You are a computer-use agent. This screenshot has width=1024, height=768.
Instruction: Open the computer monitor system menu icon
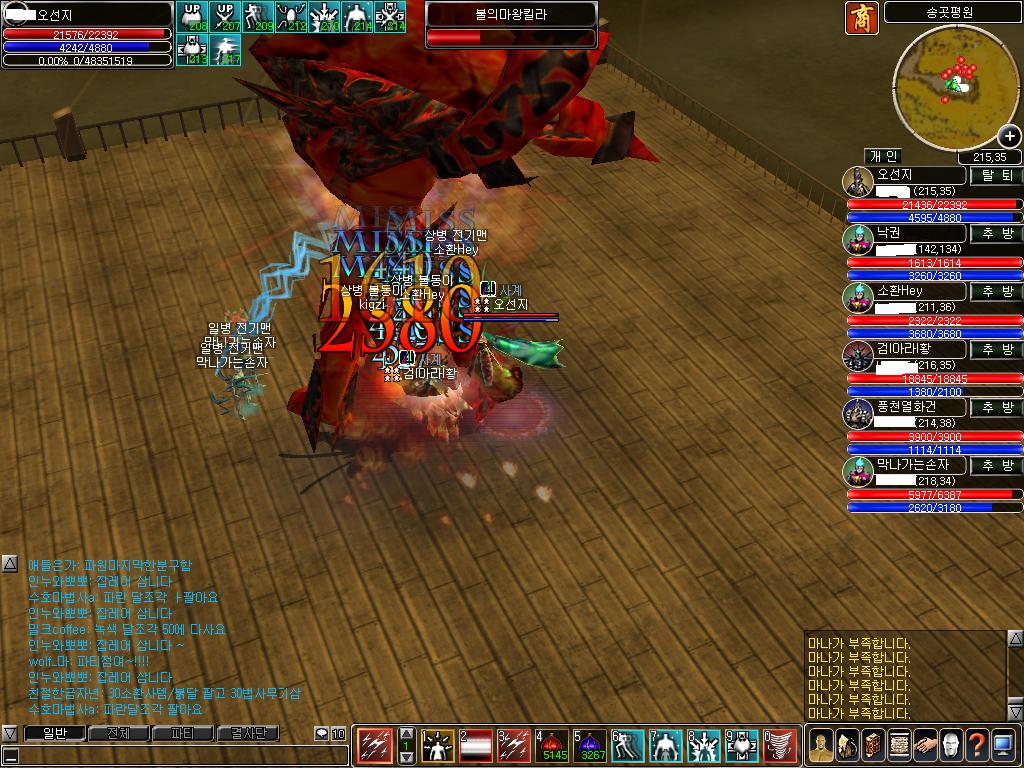1002,745
